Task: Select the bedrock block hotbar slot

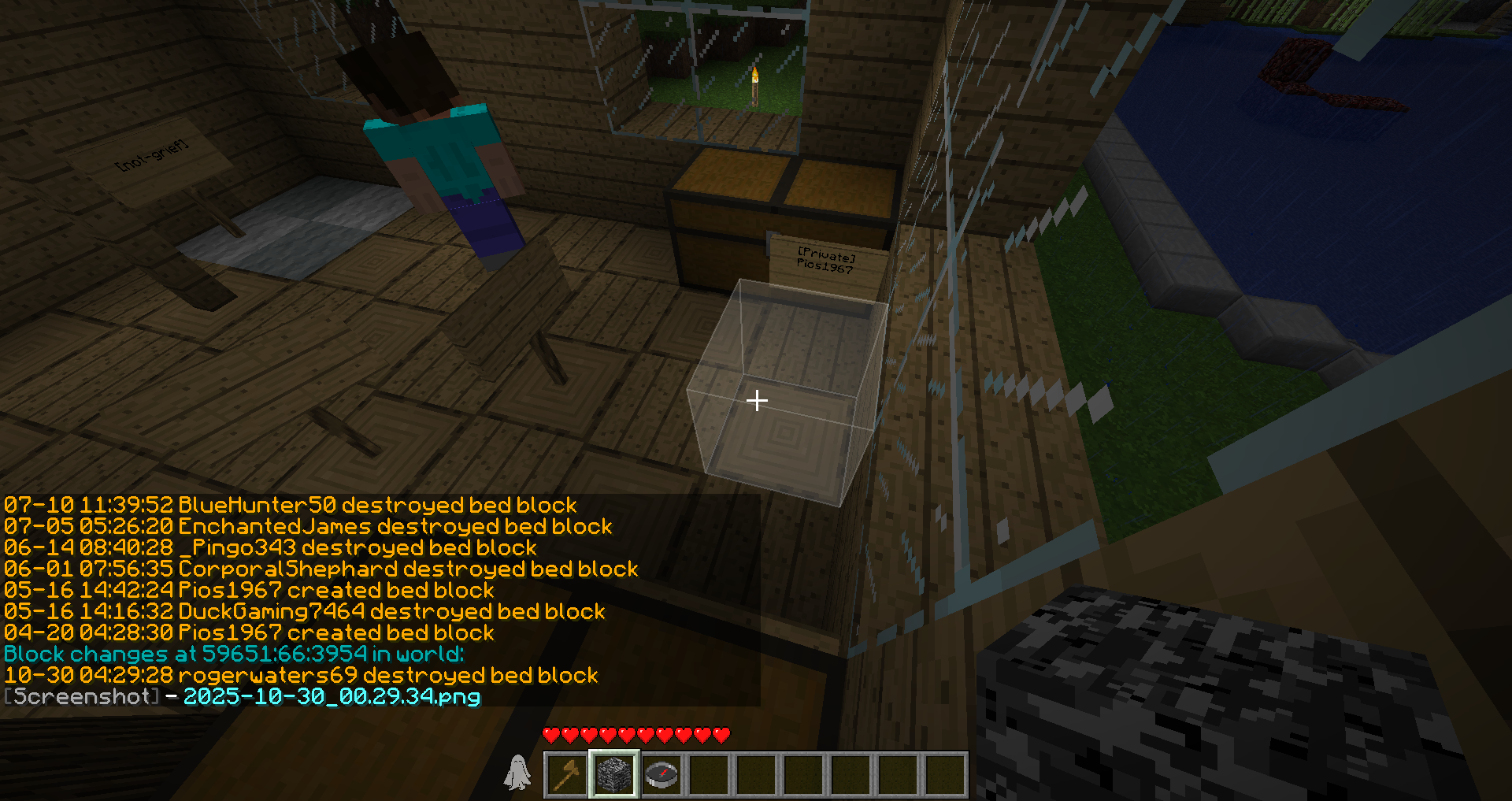Action: [614, 775]
